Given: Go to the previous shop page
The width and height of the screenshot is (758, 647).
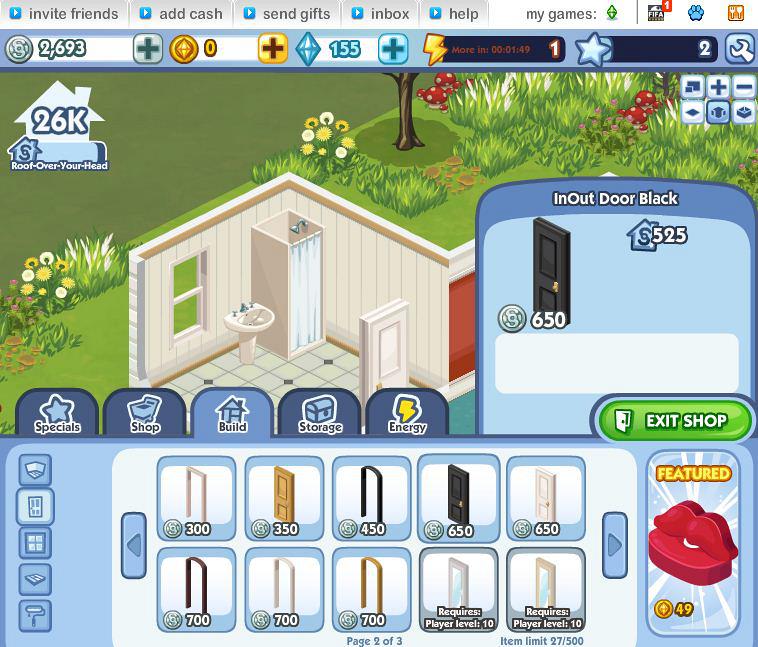Looking at the screenshot, I should tap(134, 545).
